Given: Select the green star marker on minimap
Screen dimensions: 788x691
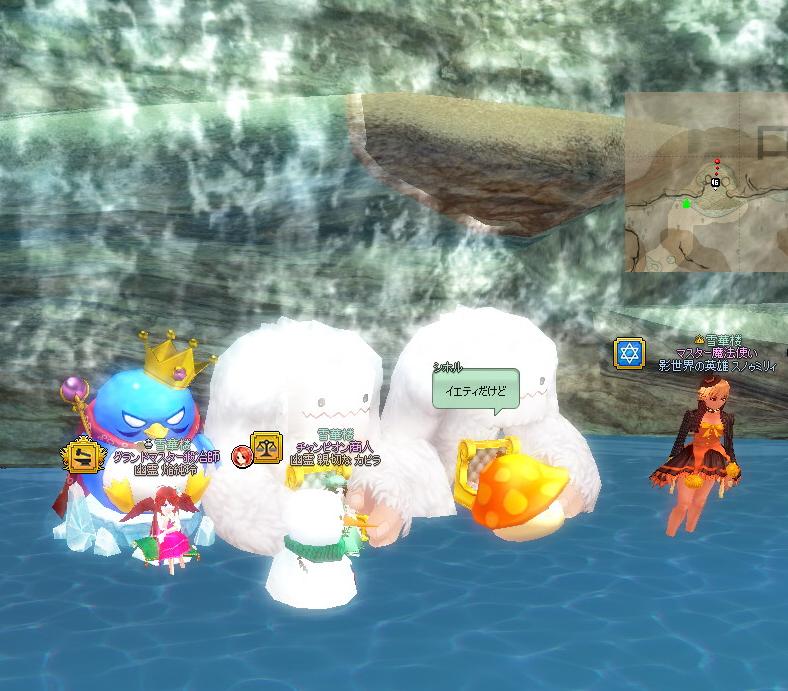Looking at the screenshot, I should coord(687,204).
